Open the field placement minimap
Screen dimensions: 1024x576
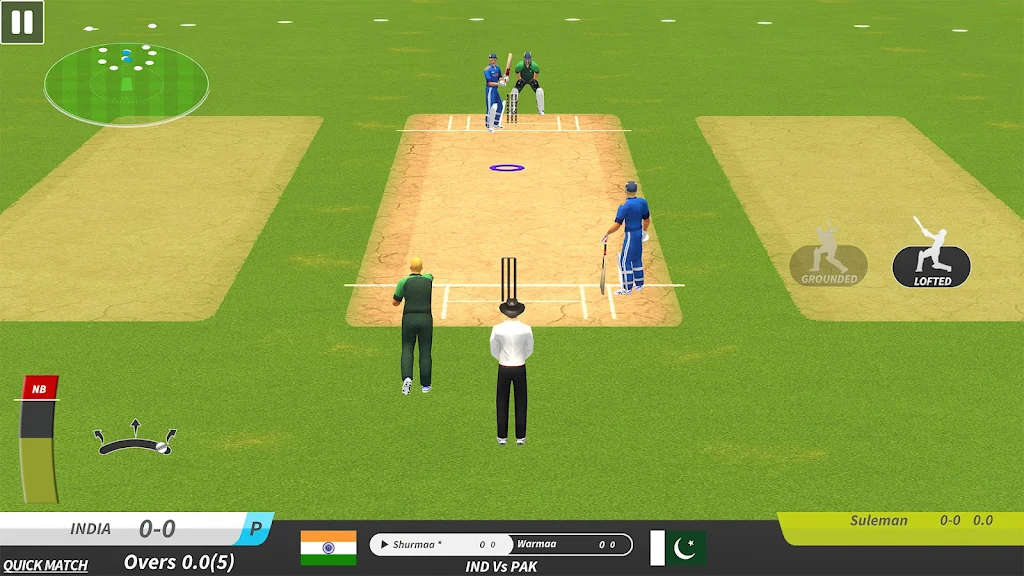point(126,84)
